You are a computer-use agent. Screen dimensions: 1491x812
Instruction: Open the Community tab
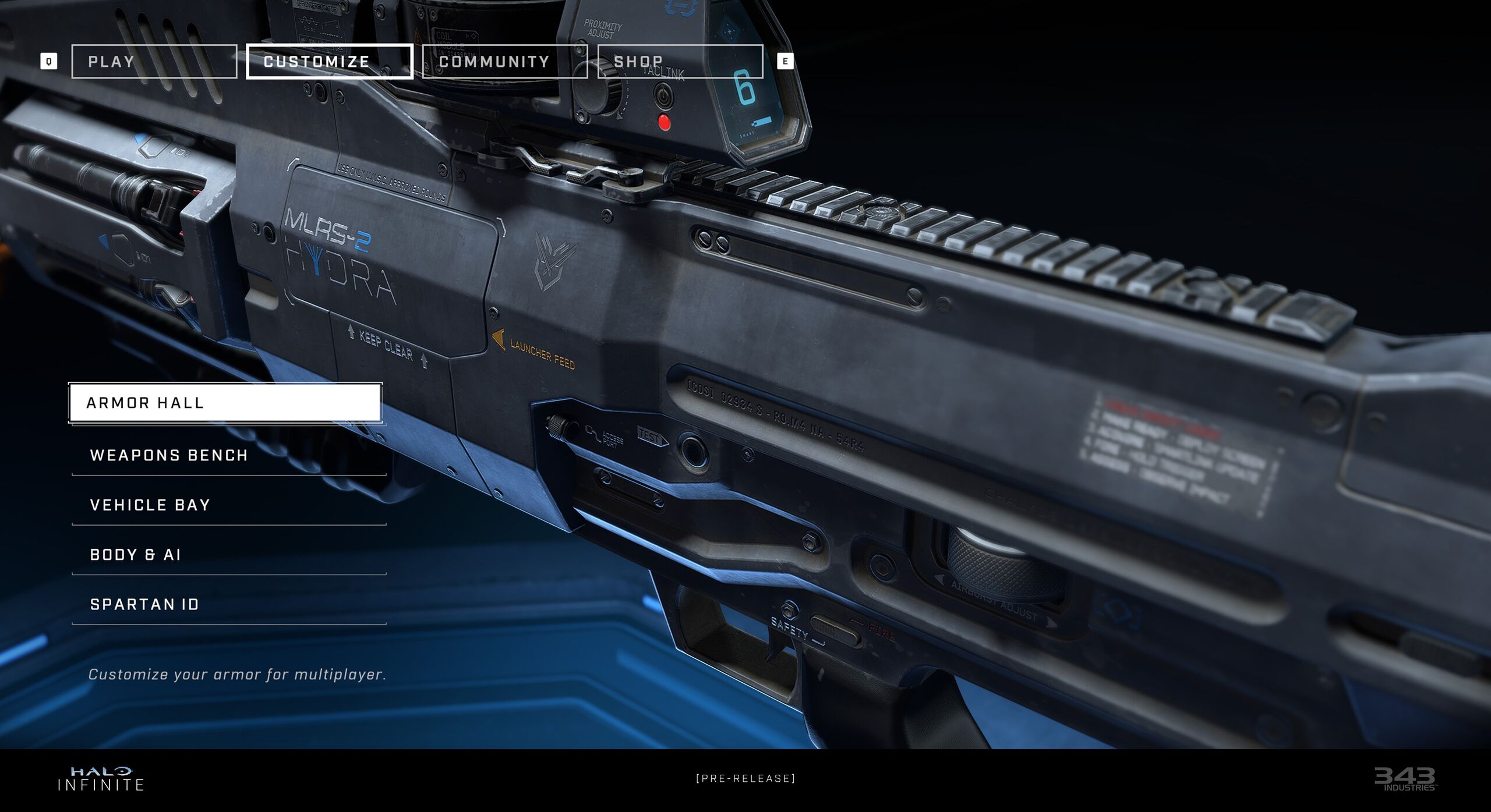click(504, 61)
